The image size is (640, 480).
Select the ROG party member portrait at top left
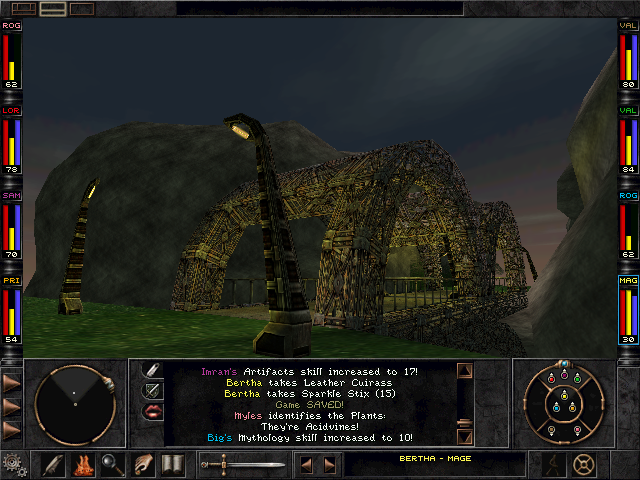coord(12,54)
